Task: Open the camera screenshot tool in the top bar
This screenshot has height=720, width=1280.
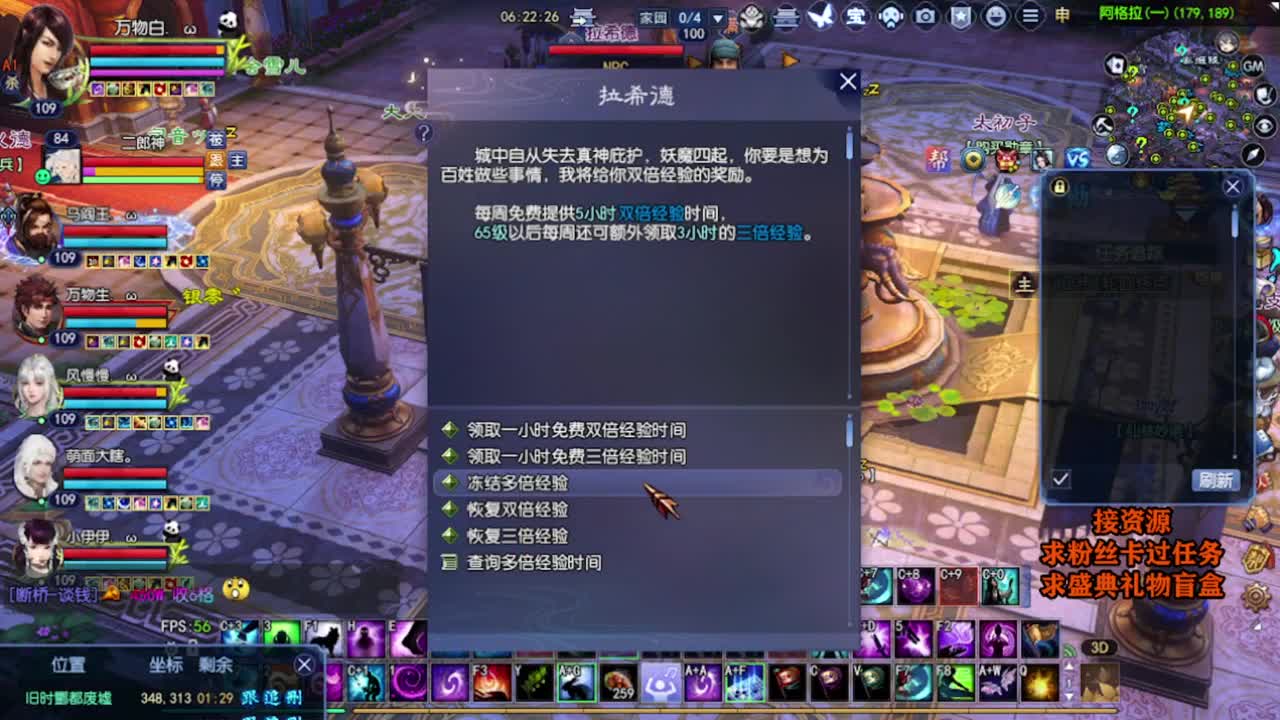Action: coord(926,16)
